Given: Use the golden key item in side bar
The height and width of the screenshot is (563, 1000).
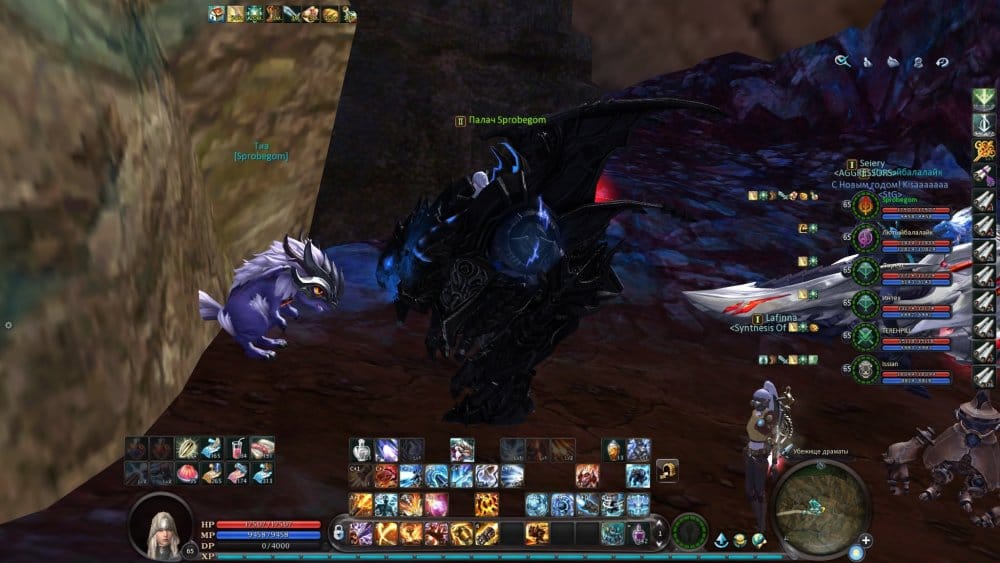Looking at the screenshot, I should (x=984, y=151).
